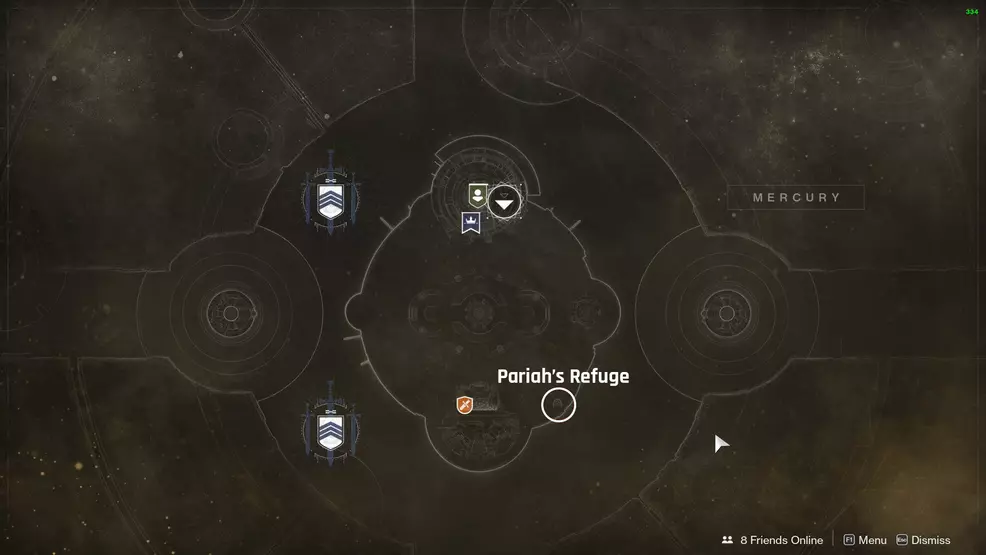
Task: Open the blue crown banner activity
Action: pos(471,223)
